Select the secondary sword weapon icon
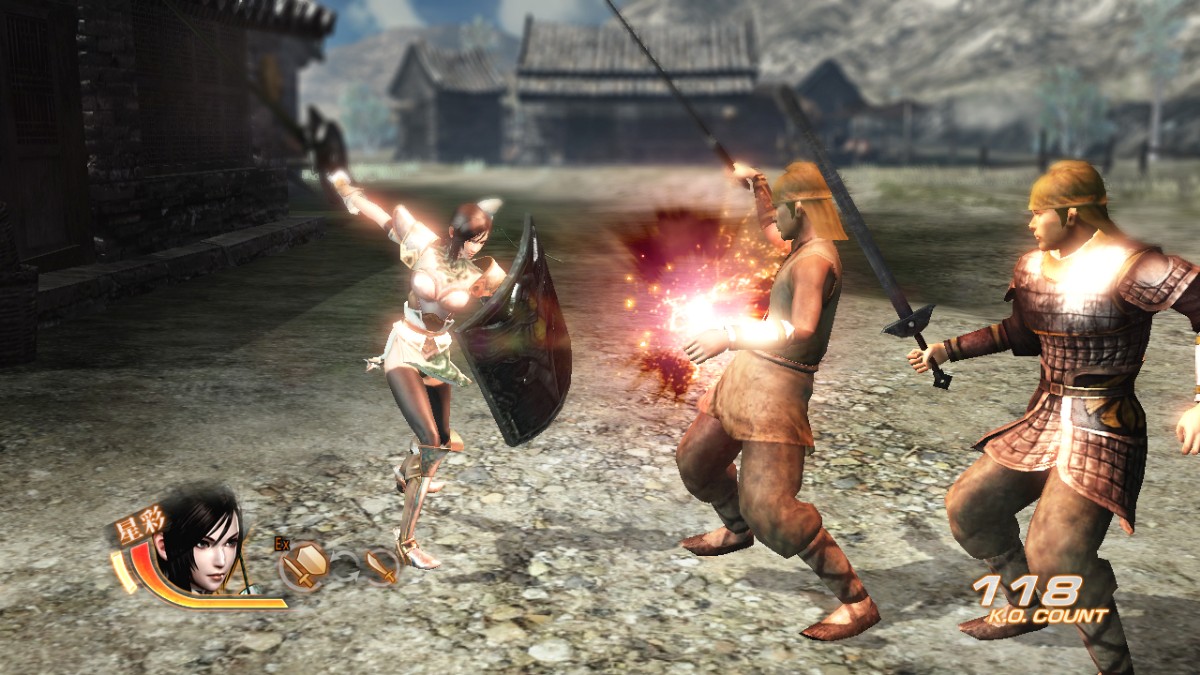 [x=381, y=566]
